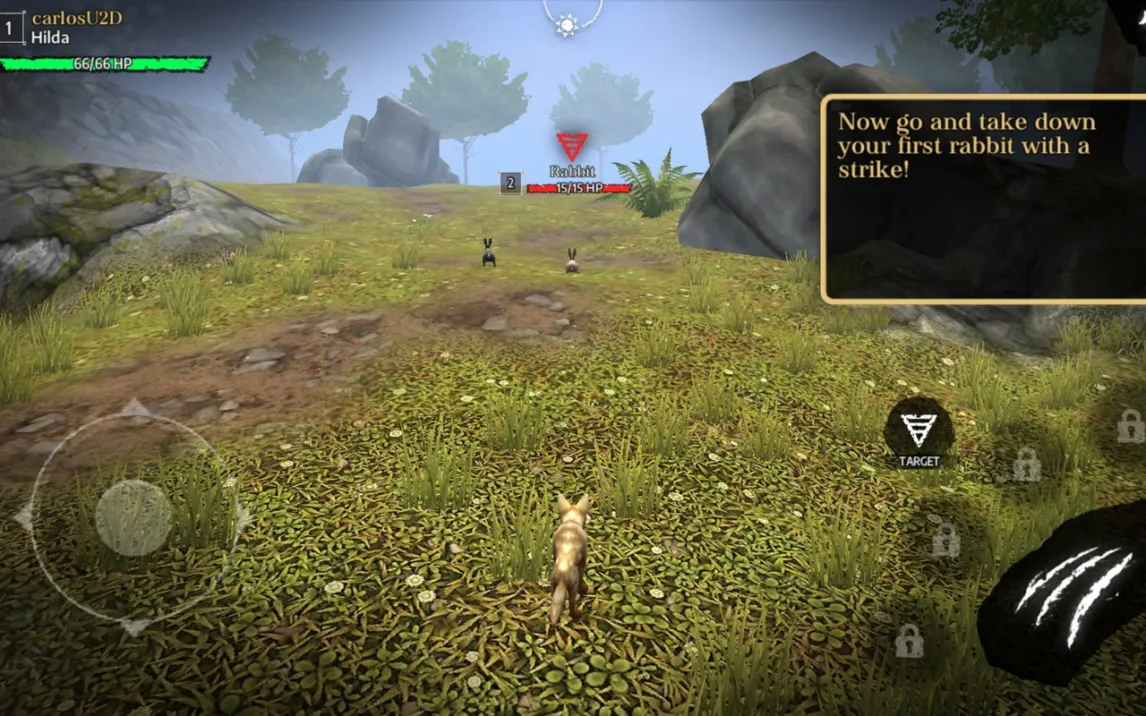Tap the Target button

click(918, 433)
